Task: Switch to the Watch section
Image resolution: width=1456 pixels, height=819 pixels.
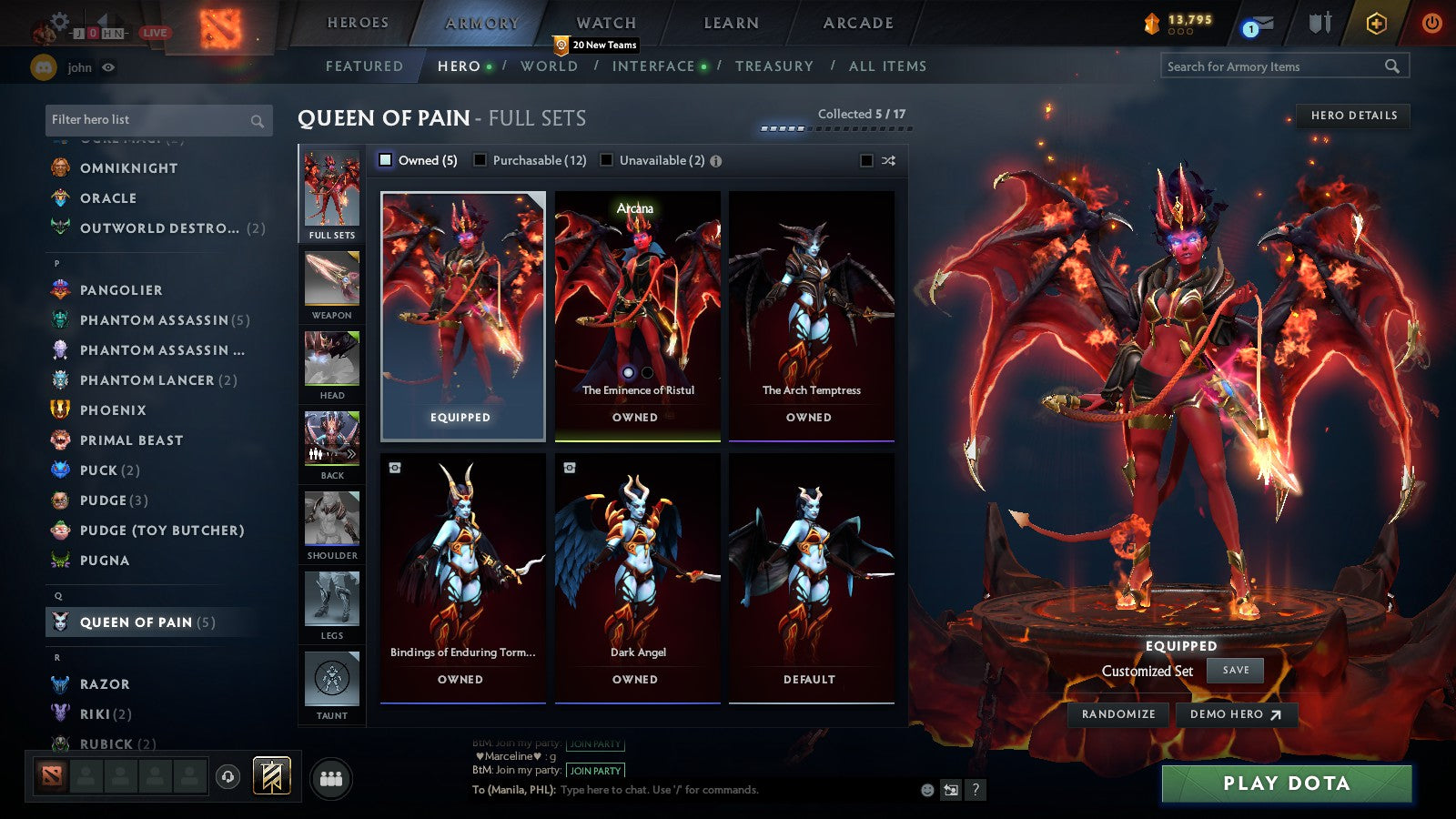Action: tap(606, 23)
